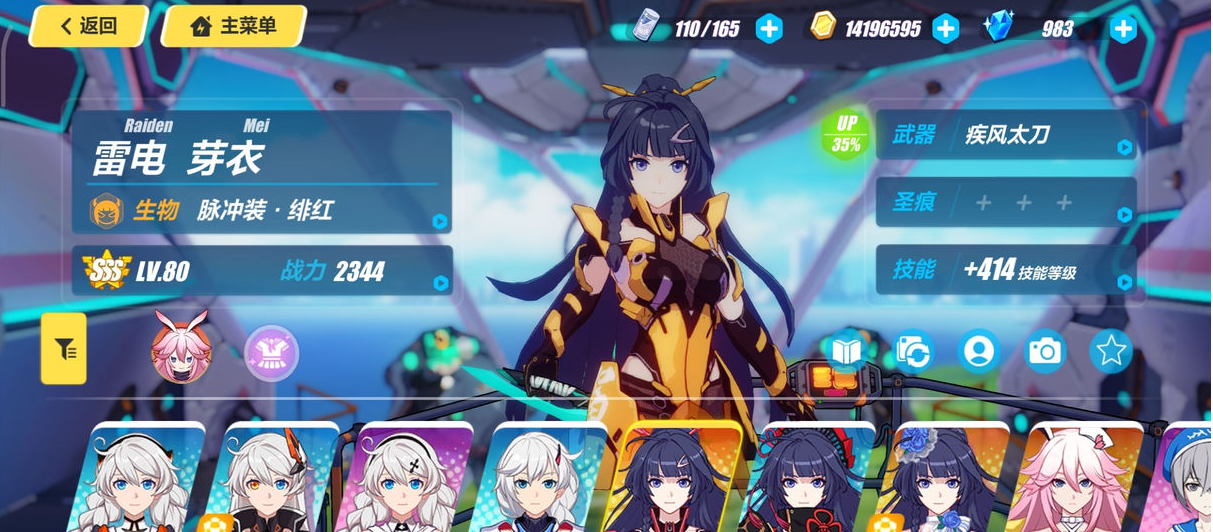
Task: Select the pink-haired nurse-cap character card
Action: point(1072,480)
